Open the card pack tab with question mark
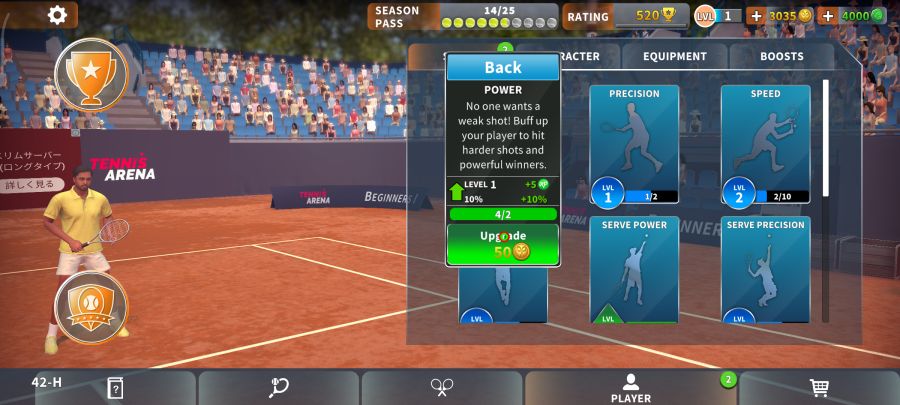Screen dimensions: 900x405 [x=115, y=388]
